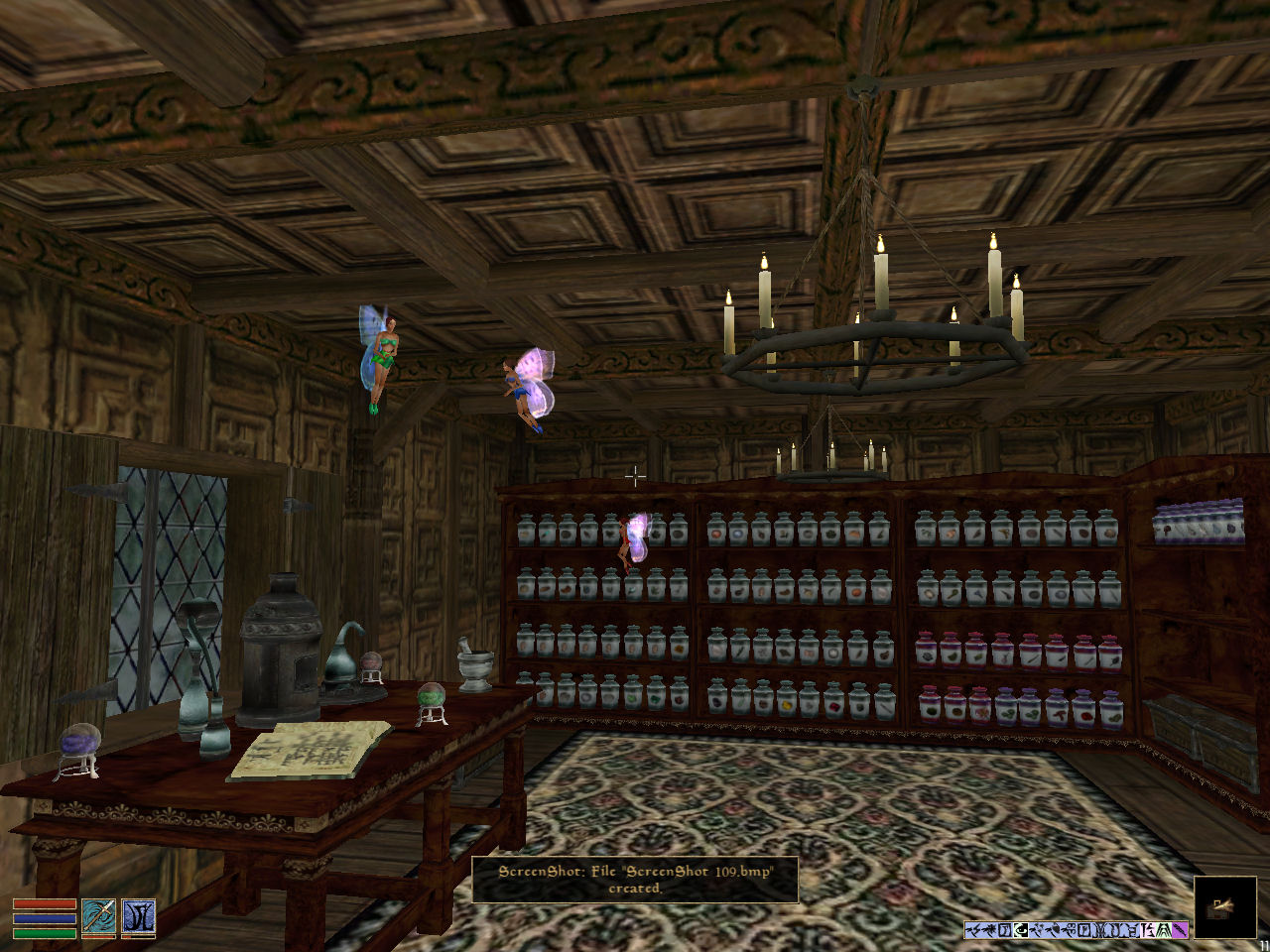This screenshot has height=952, width=1270.
Task: Open the minimap in the corner
Action: pyautogui.click(x=1222, y=906)
